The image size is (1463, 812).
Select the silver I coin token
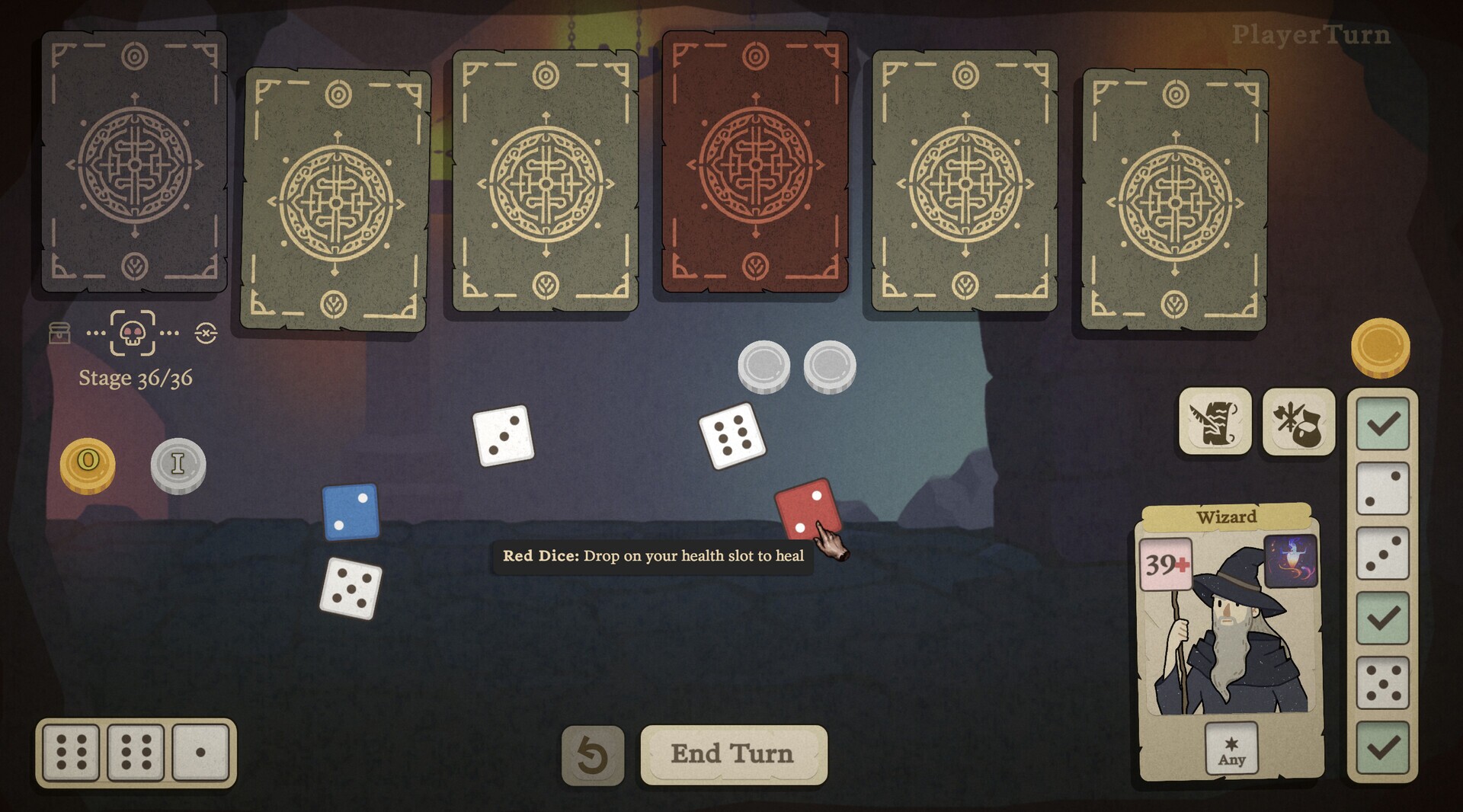(178, 465)
